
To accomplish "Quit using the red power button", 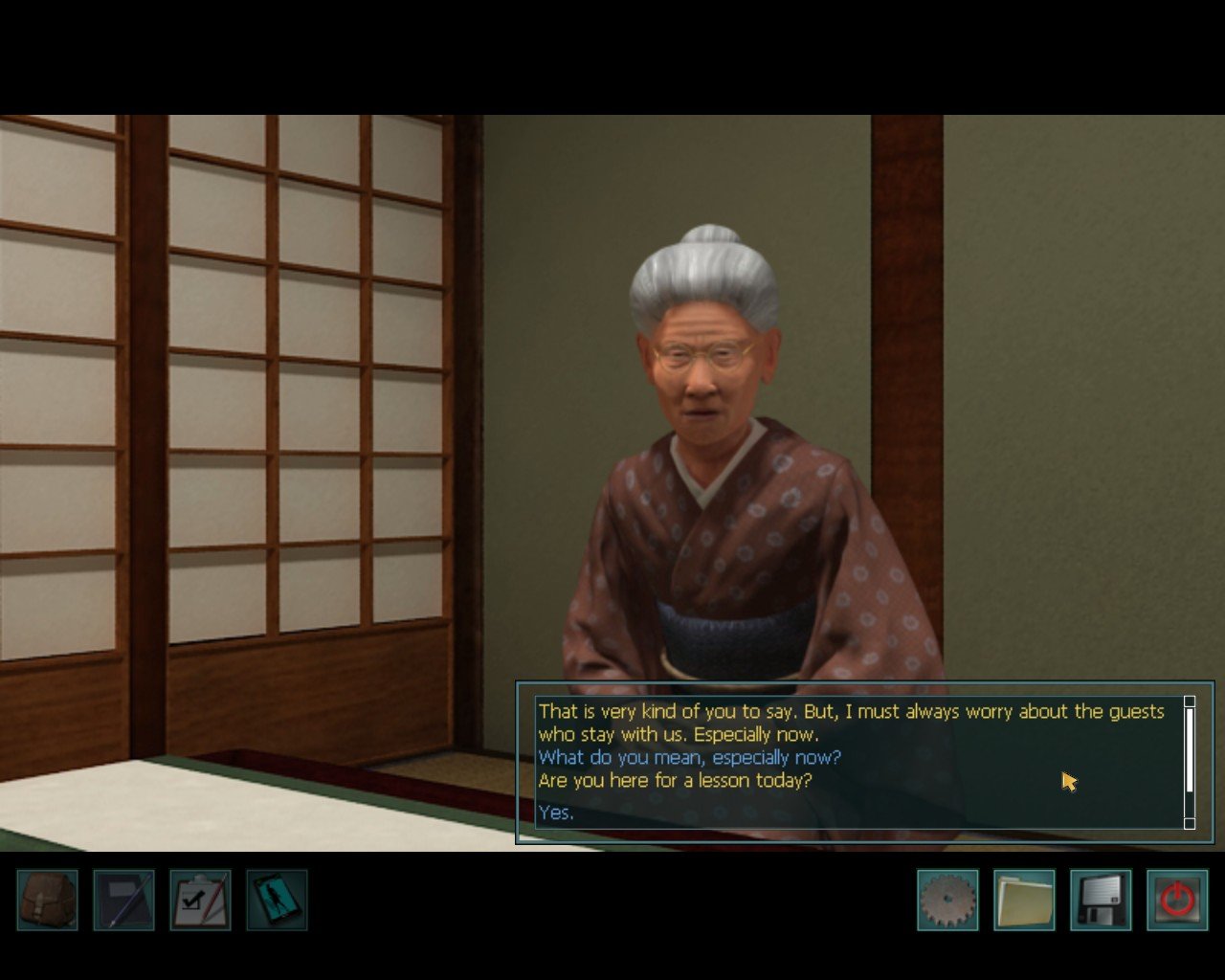I will [1177, 900].
